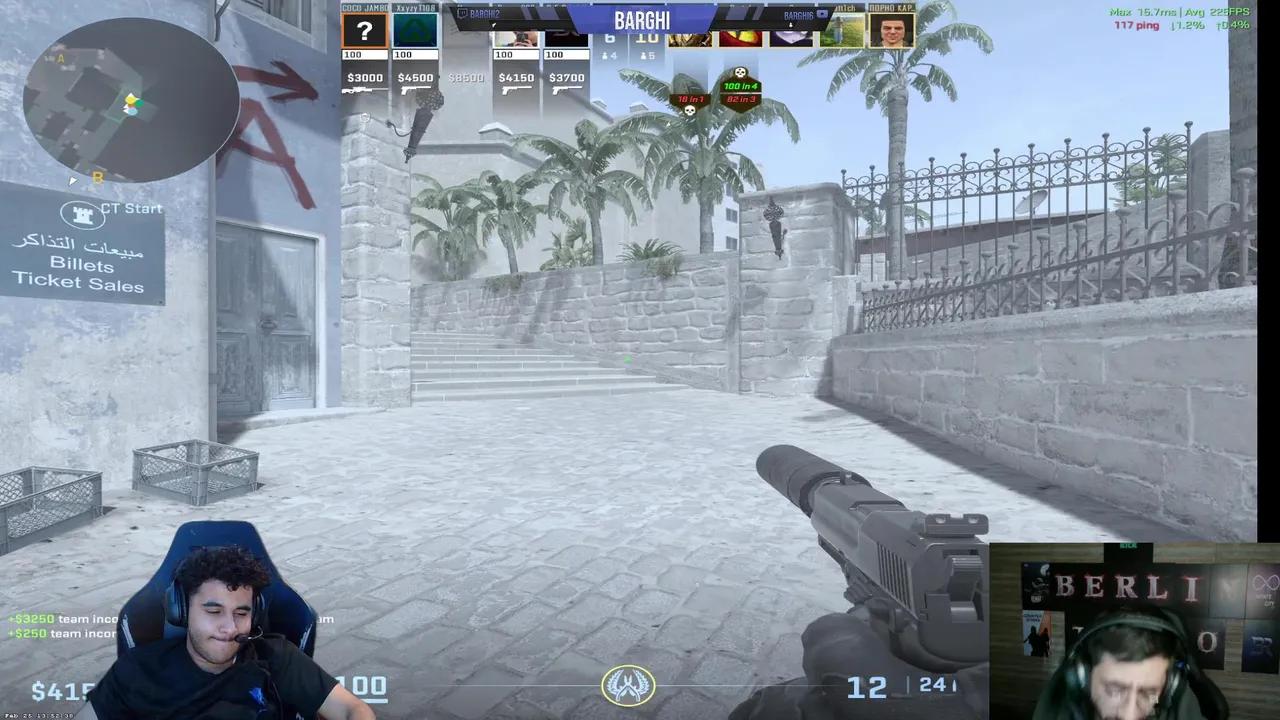
Task: Expand the 82 in 3 damage indicator
Action: point(740,98)
